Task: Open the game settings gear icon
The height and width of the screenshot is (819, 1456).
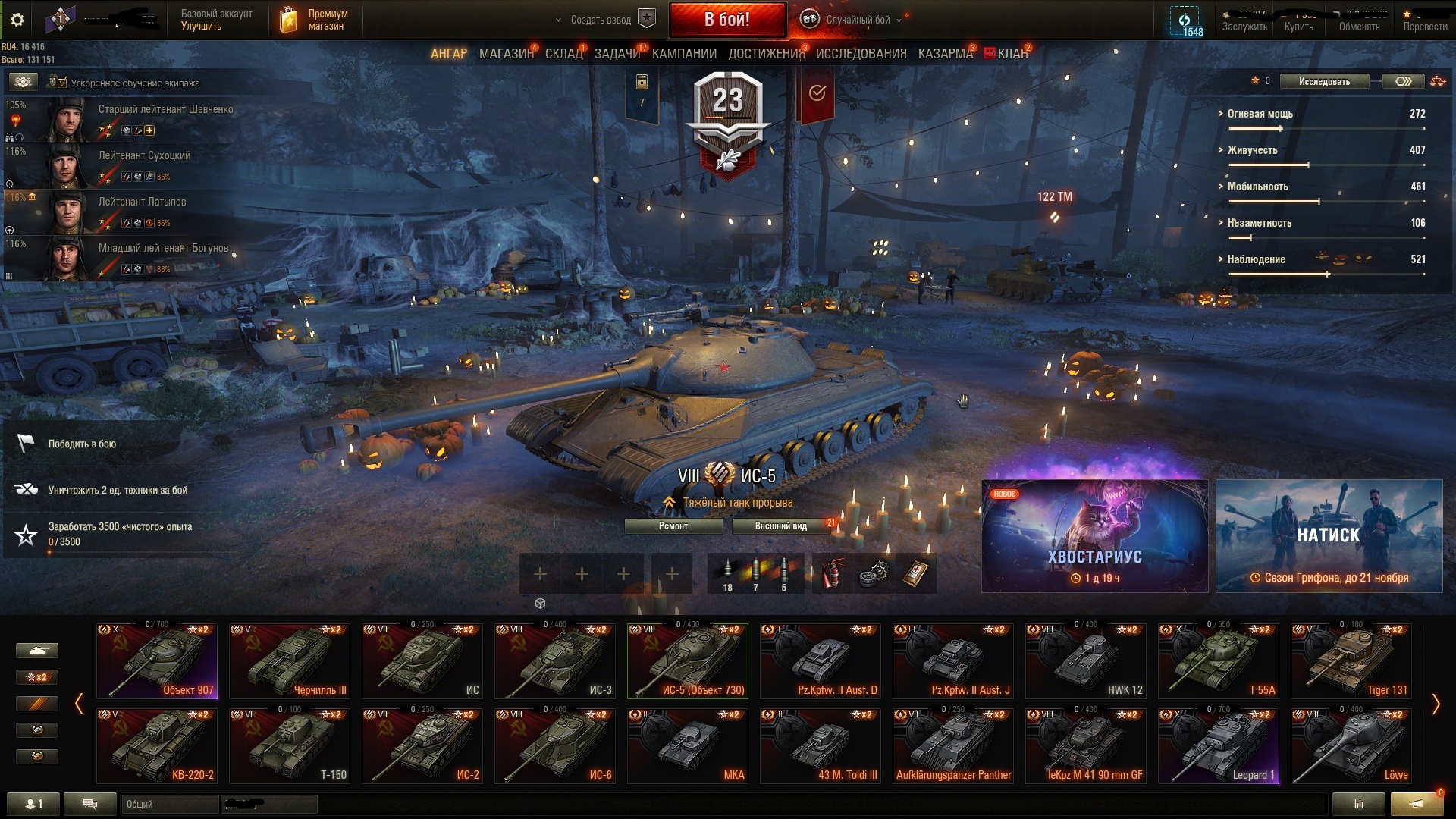Action: [x=17, y=20]
